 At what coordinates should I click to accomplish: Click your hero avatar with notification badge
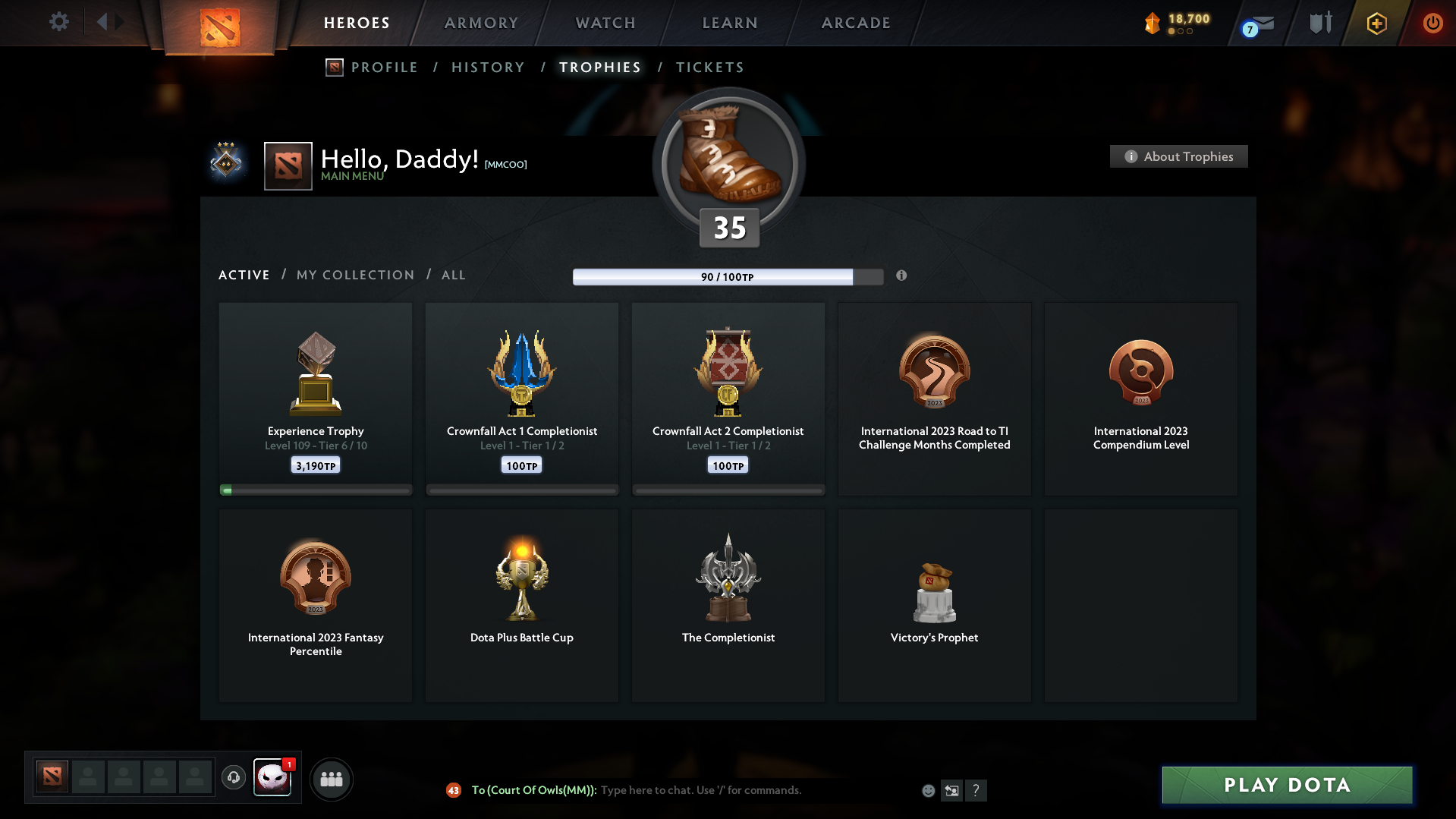[273, 779]
